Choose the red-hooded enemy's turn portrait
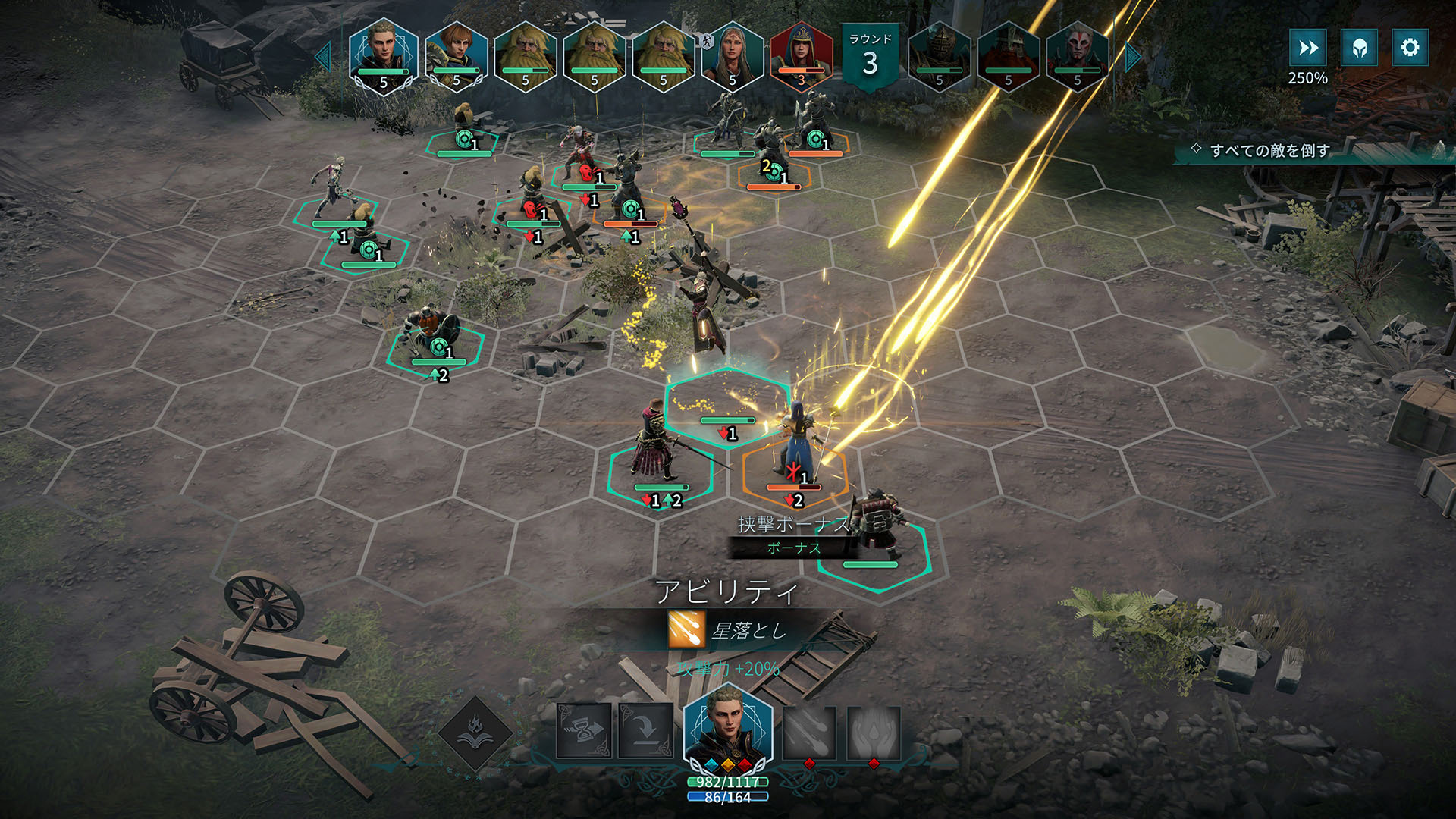 tap(801, 56)
